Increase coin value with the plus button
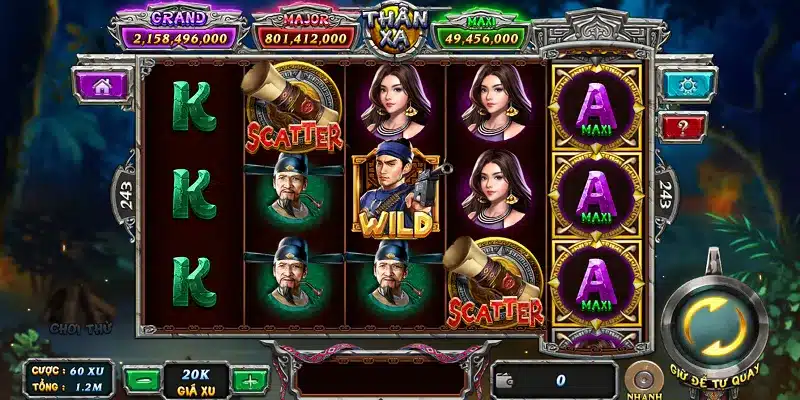The width and height of the screenshot is (800, 400). [249, 380]
